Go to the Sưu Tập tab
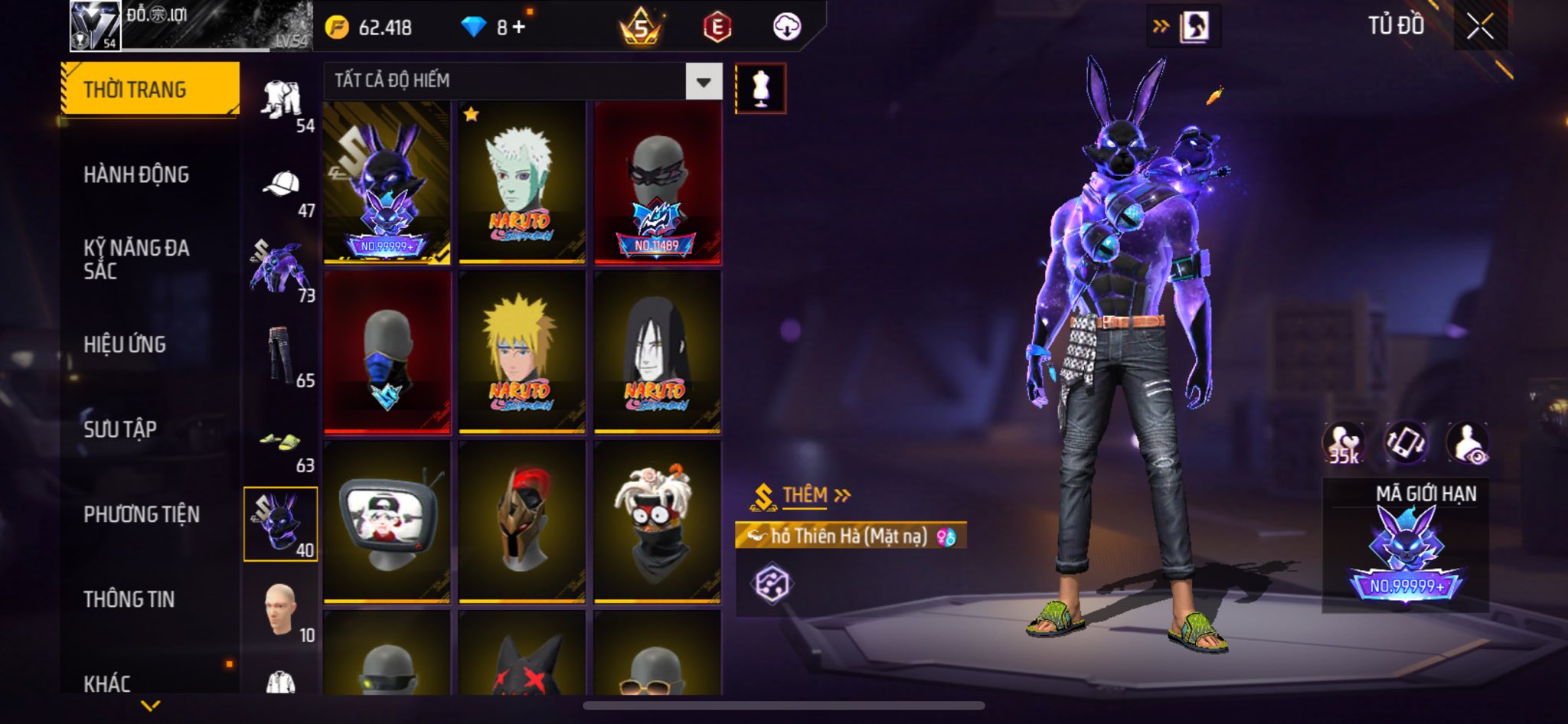Image resolution: width=1568 pixels, height=724 pixels. click(x=120, y=429)
